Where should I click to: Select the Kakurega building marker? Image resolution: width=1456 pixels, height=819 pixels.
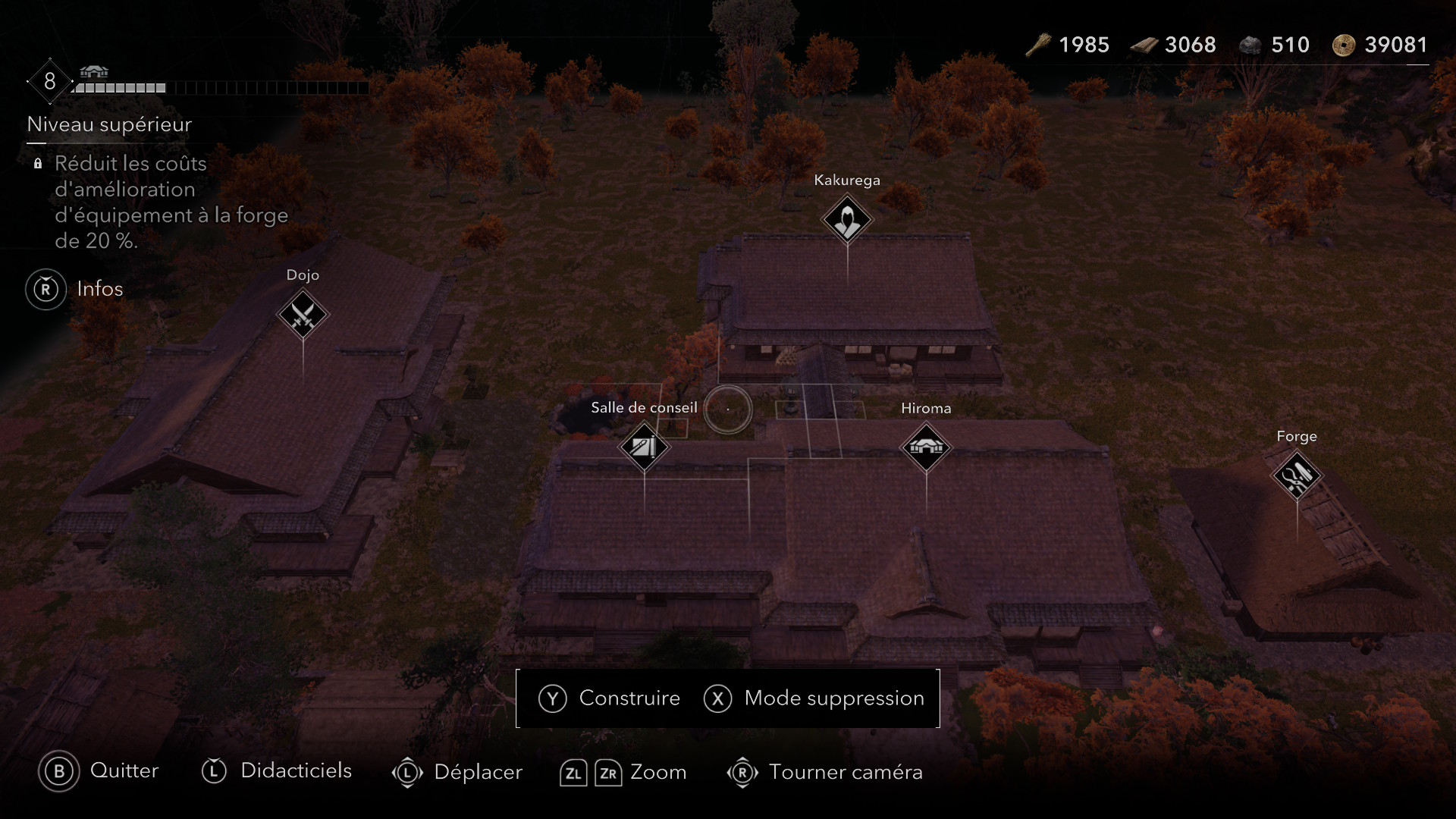click(x=846, y=220)
